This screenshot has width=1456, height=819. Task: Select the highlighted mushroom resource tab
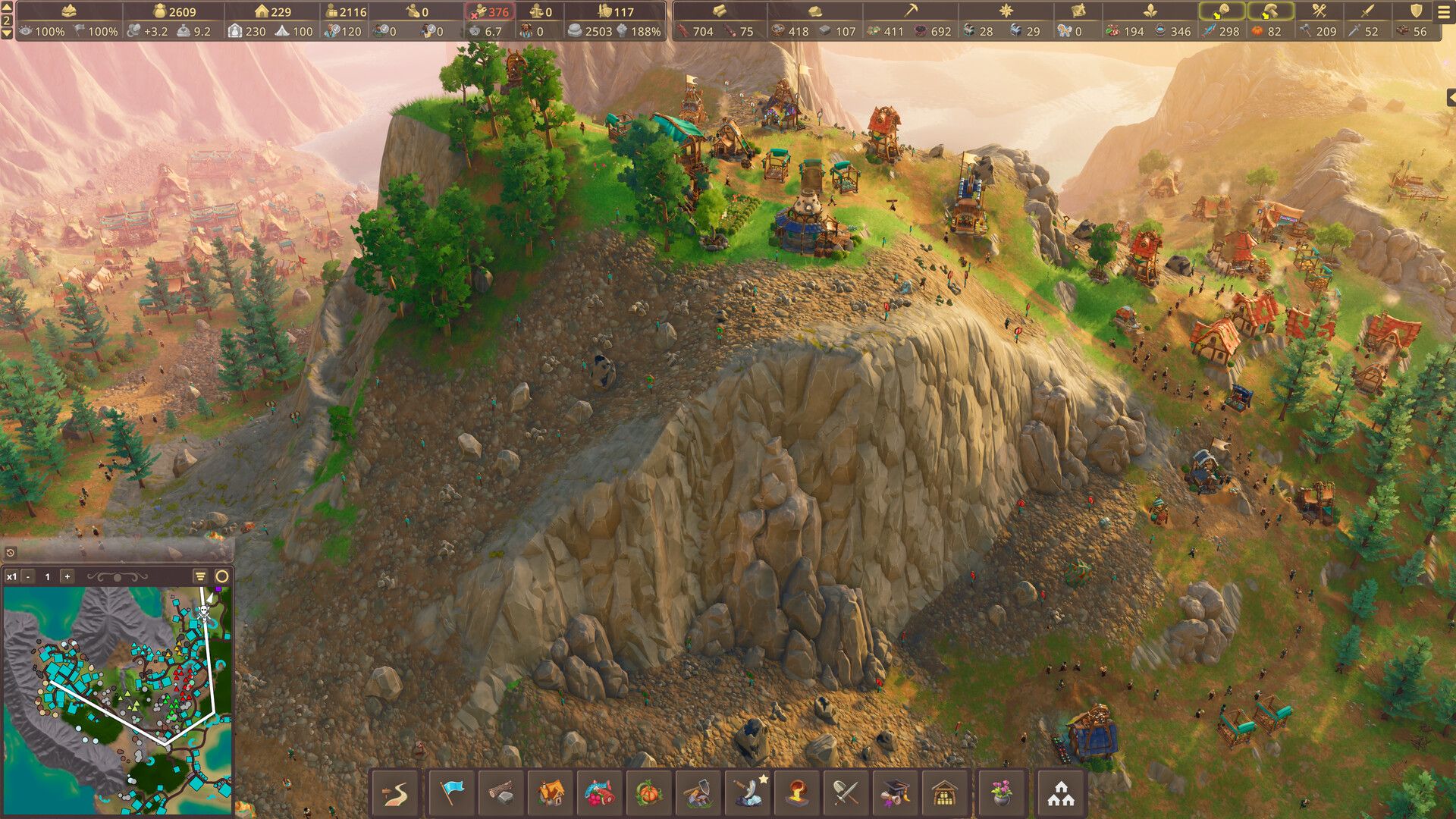click(x=1270, y=12)
